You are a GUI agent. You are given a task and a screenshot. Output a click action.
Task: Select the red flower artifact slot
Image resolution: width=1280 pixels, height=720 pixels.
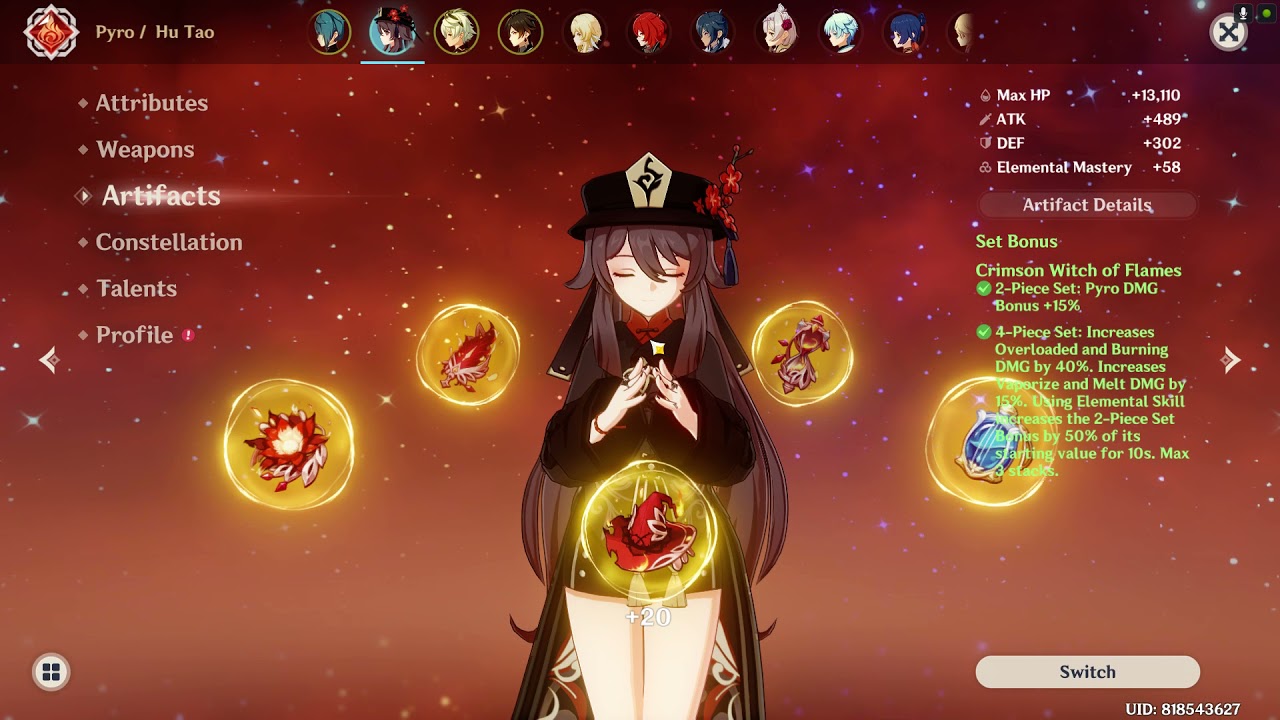click(289, 443)
